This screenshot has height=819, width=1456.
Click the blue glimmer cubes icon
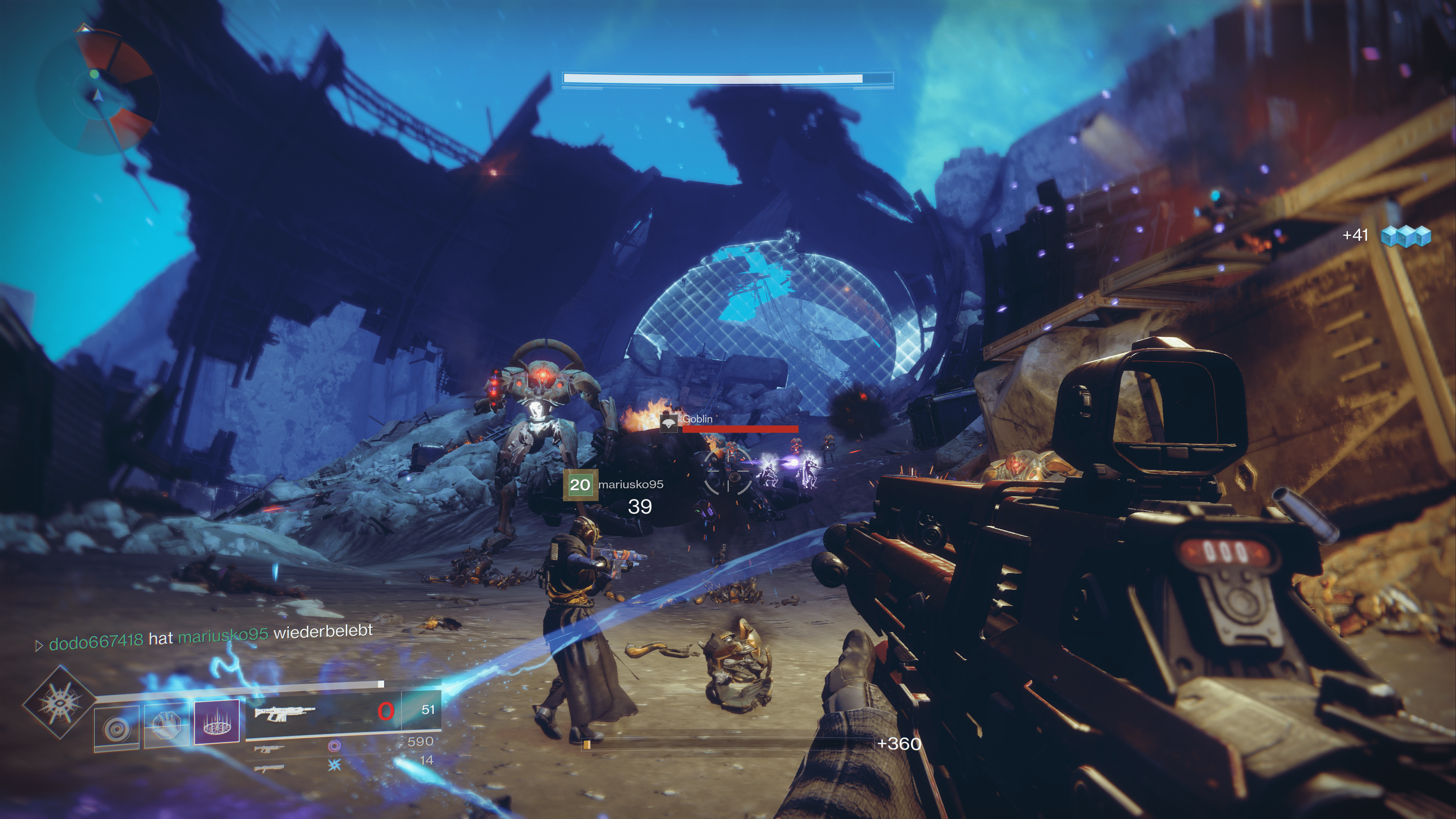click(x=1406, y=236)
